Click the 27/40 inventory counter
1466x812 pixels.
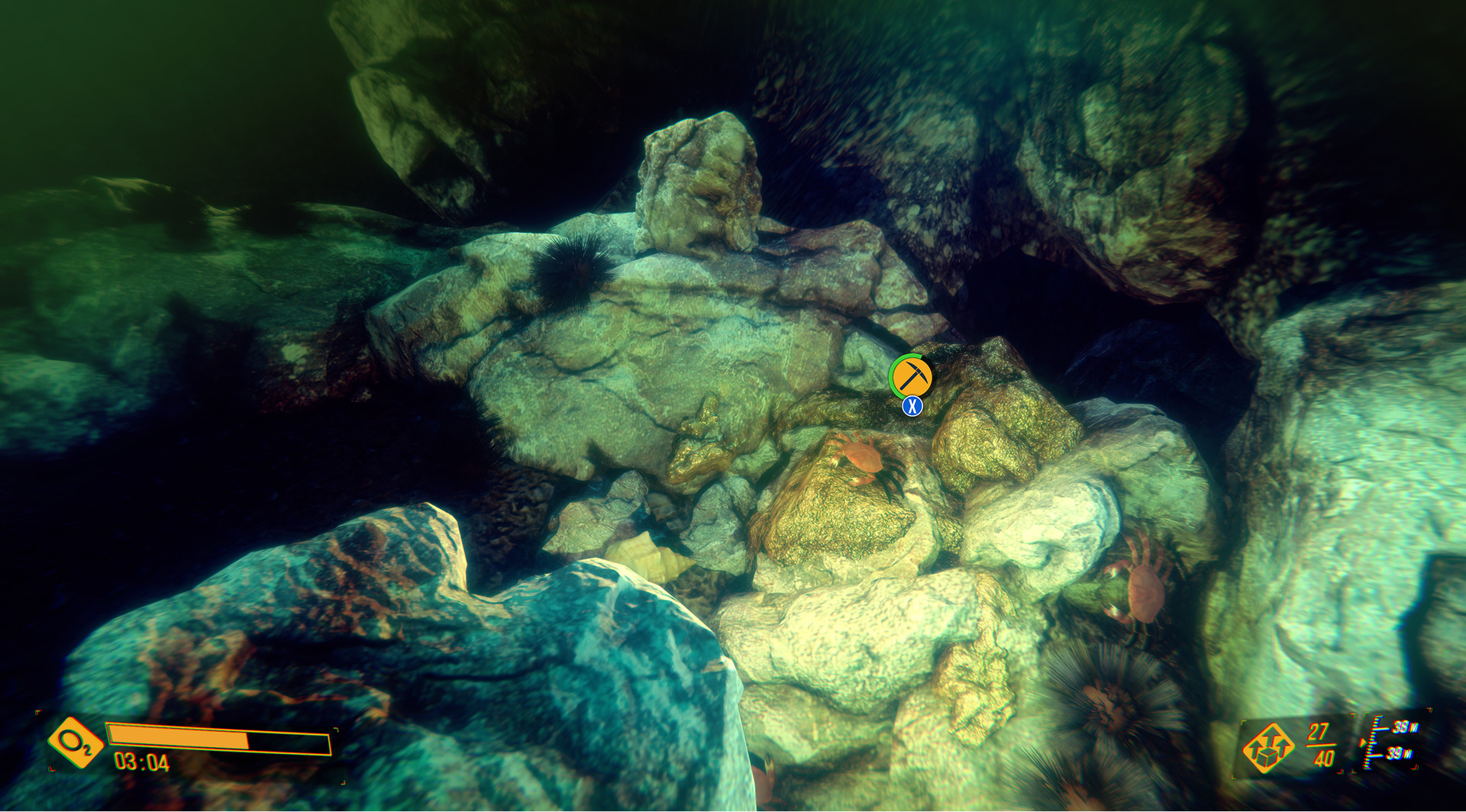coord(1321,744)
